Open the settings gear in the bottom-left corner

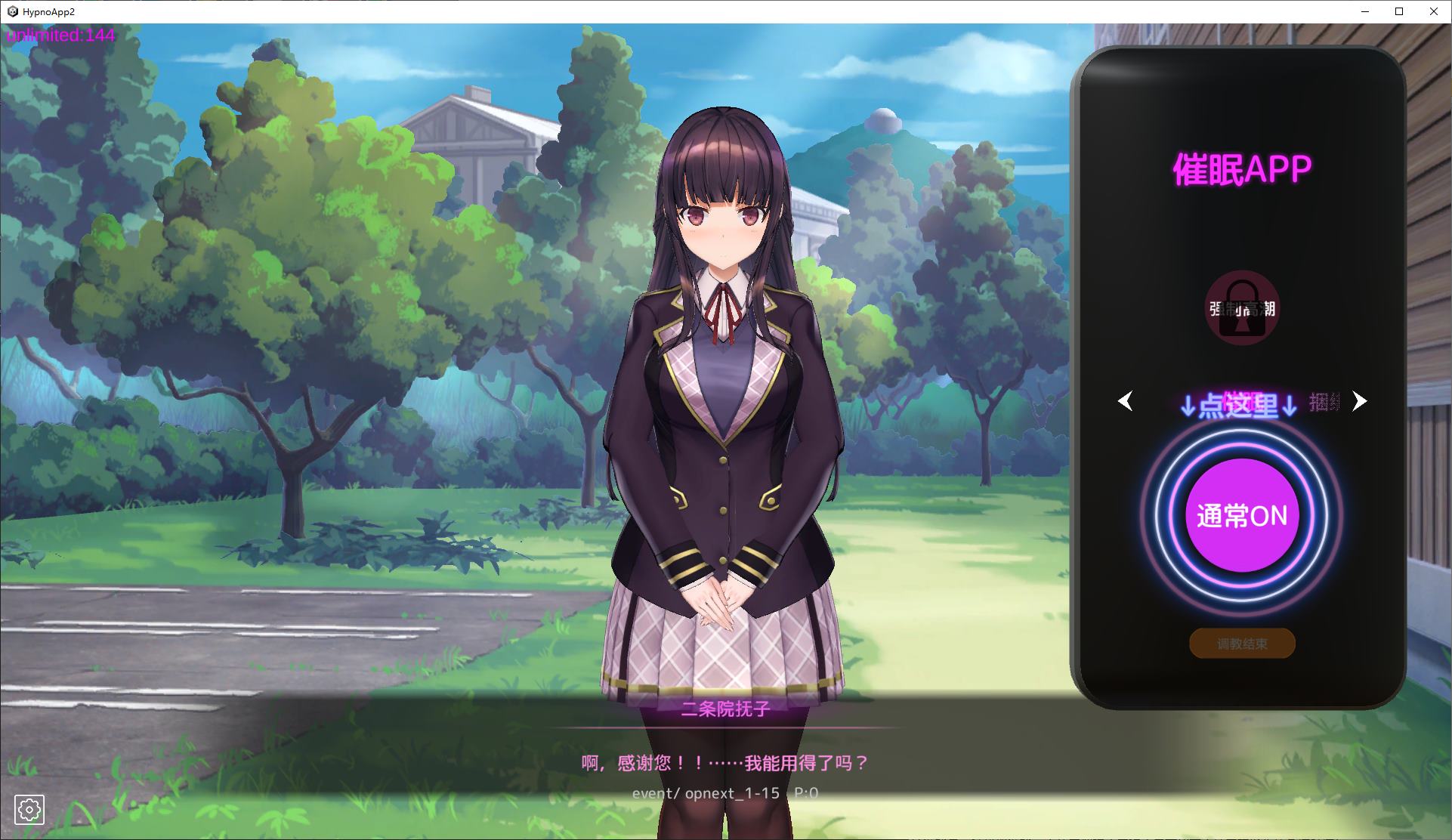(x=29, y=810)
